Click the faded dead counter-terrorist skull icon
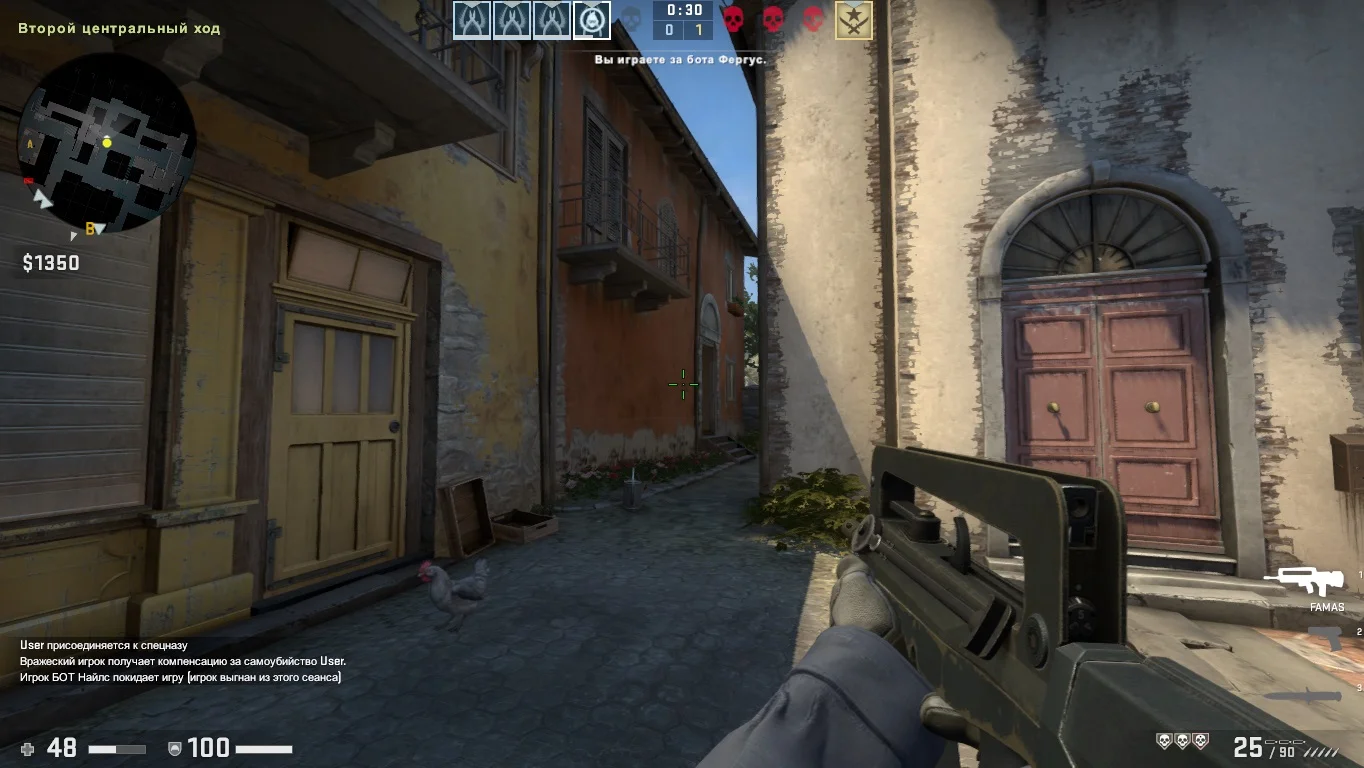The image size is (1364, 768). (x=631, y=19)
